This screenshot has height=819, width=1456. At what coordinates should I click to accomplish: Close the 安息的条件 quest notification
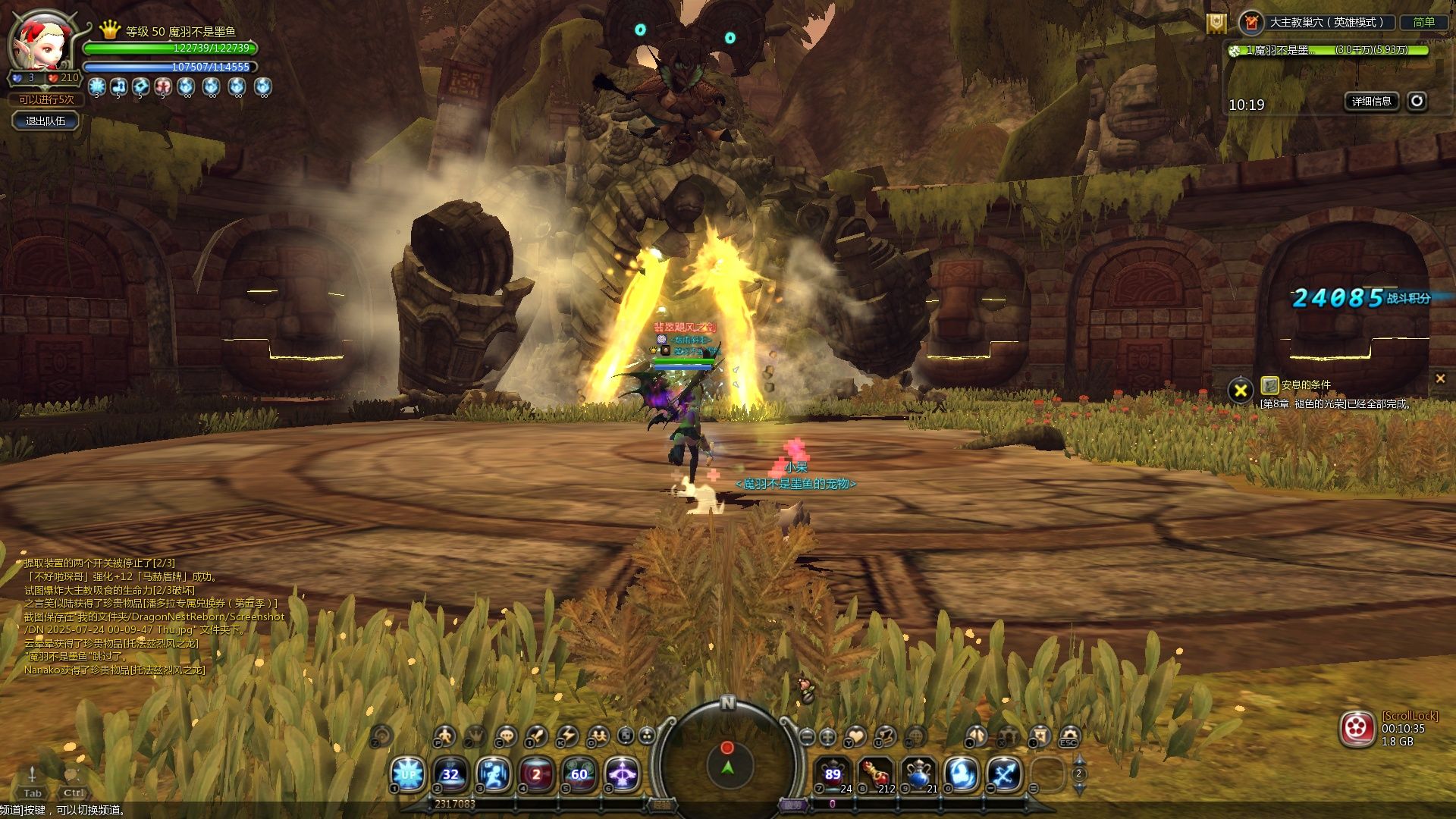pyautogui.click(x=1440, y=378)
